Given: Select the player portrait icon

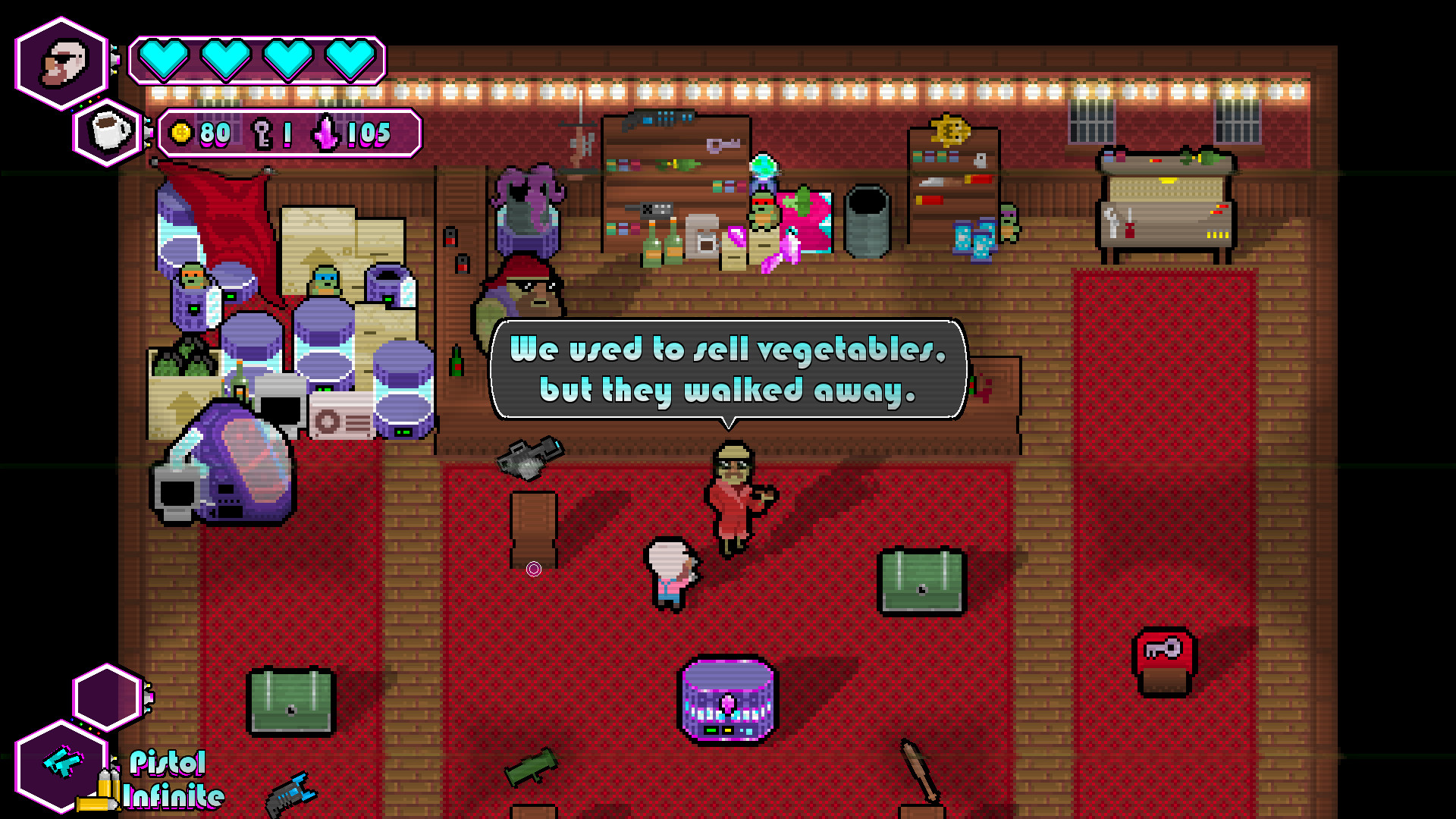Looking at the screenshot, I should (x=61, y=61).
